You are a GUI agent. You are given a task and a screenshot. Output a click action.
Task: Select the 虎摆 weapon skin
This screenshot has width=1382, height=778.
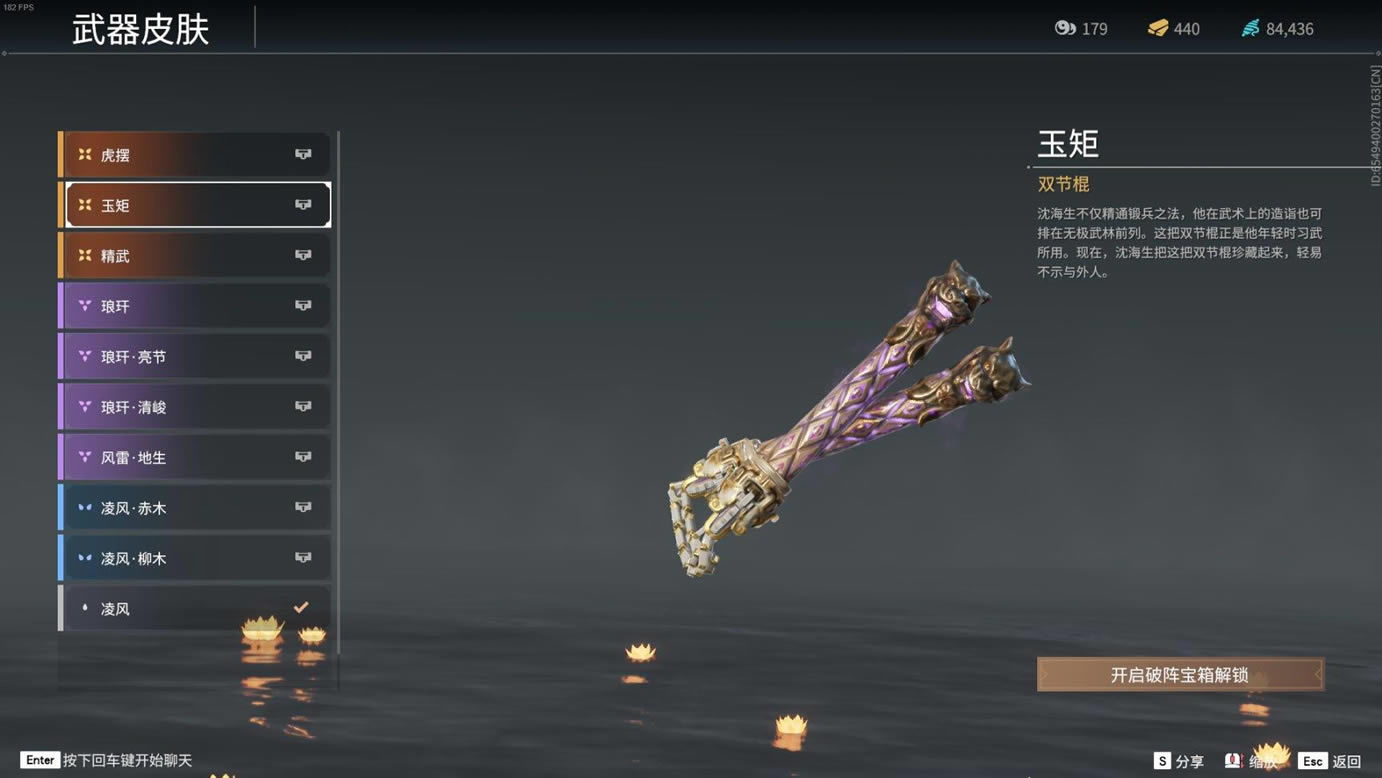click(196, 155)
